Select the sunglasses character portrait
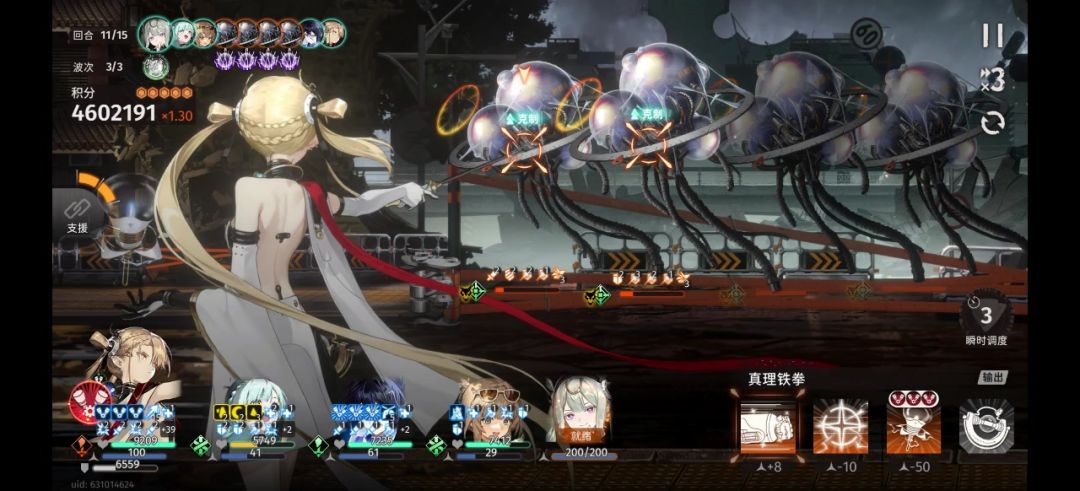Screen dimensions: 1080x491 [x=489, y=405]
